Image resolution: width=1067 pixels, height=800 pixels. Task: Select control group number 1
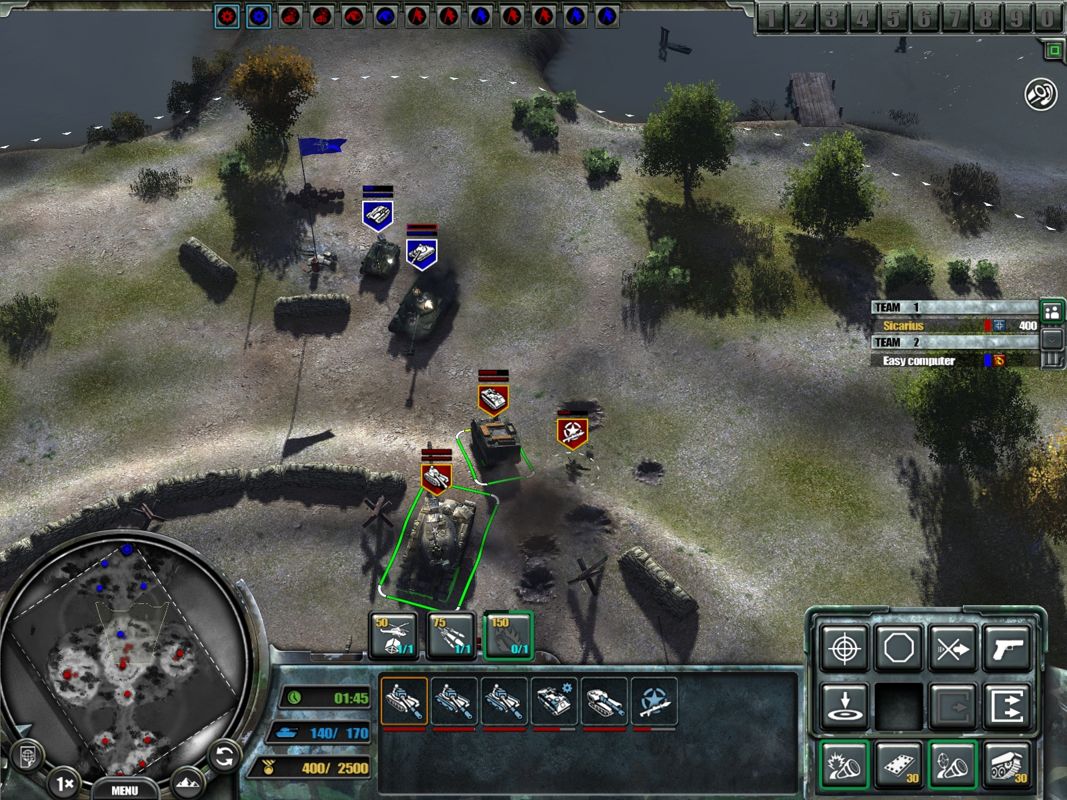point(773,17)
